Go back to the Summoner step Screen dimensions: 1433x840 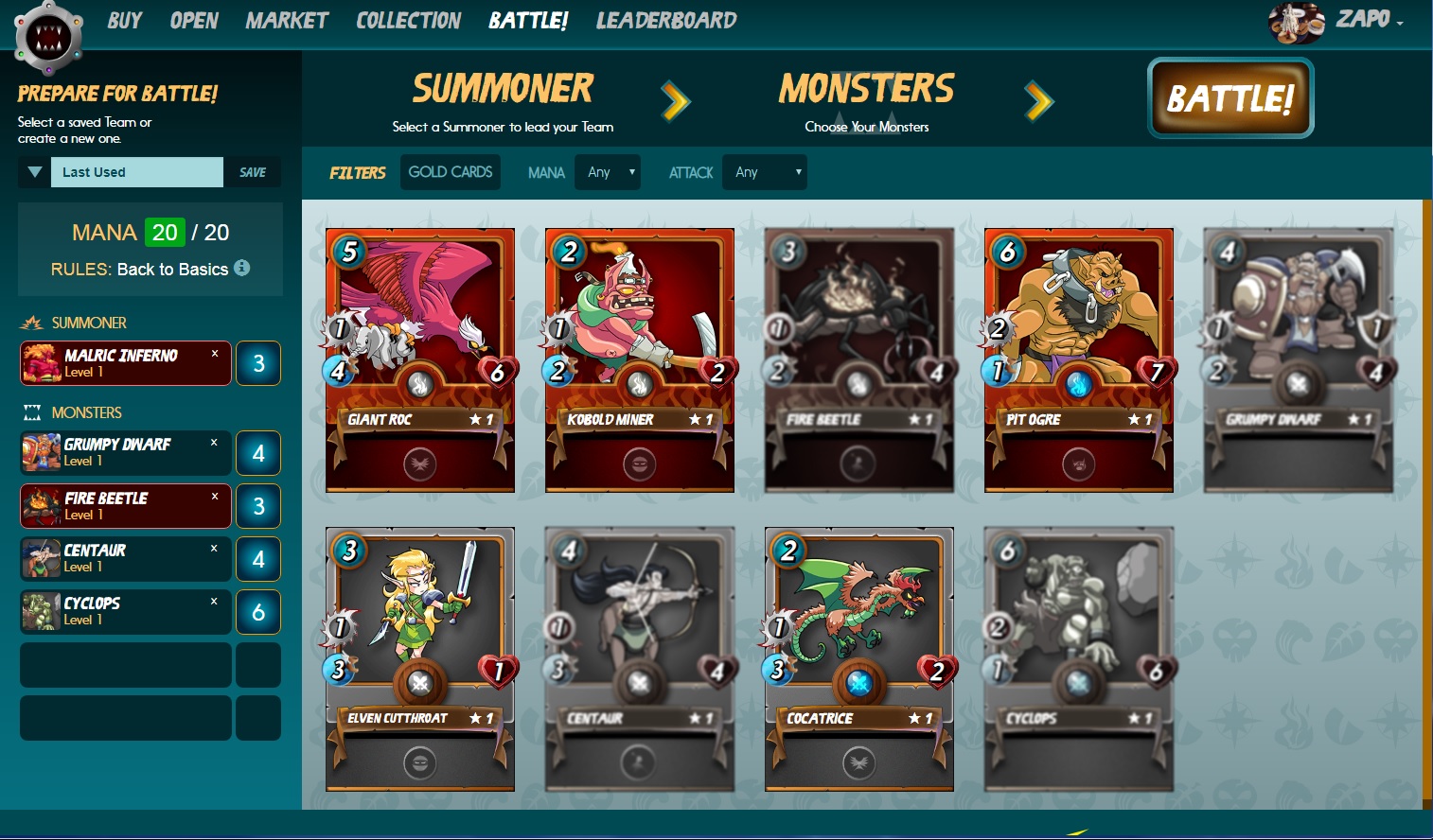[503, 99]
